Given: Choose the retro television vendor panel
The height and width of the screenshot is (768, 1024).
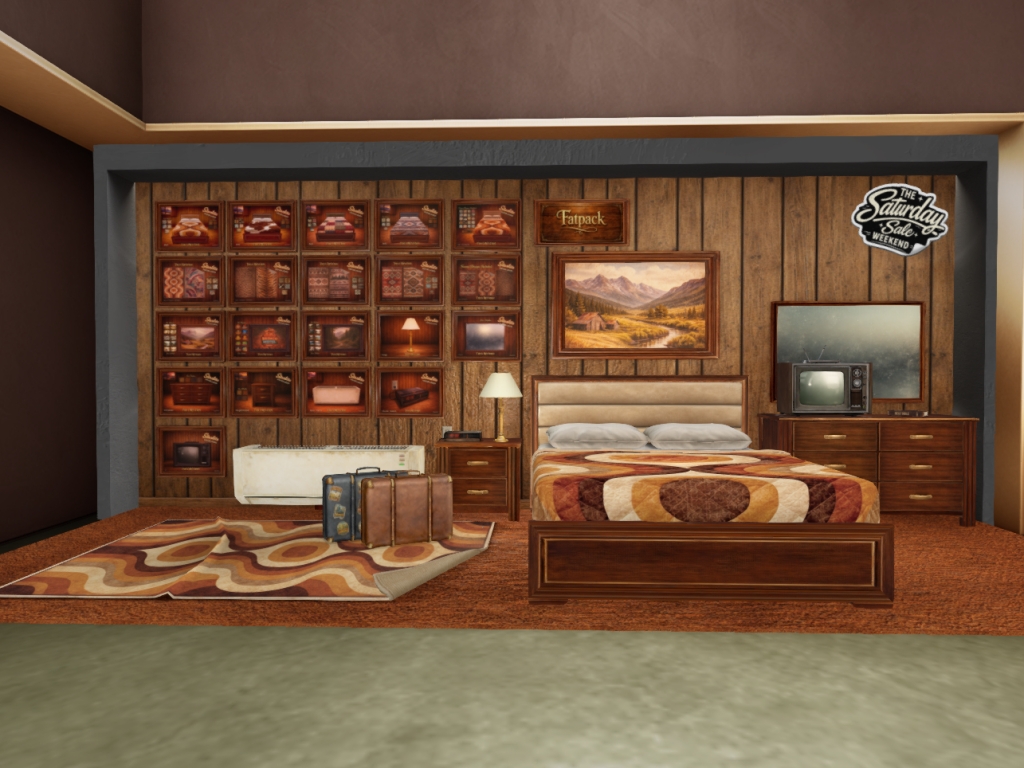Looking at the screenshot, I should click(190, 451).
